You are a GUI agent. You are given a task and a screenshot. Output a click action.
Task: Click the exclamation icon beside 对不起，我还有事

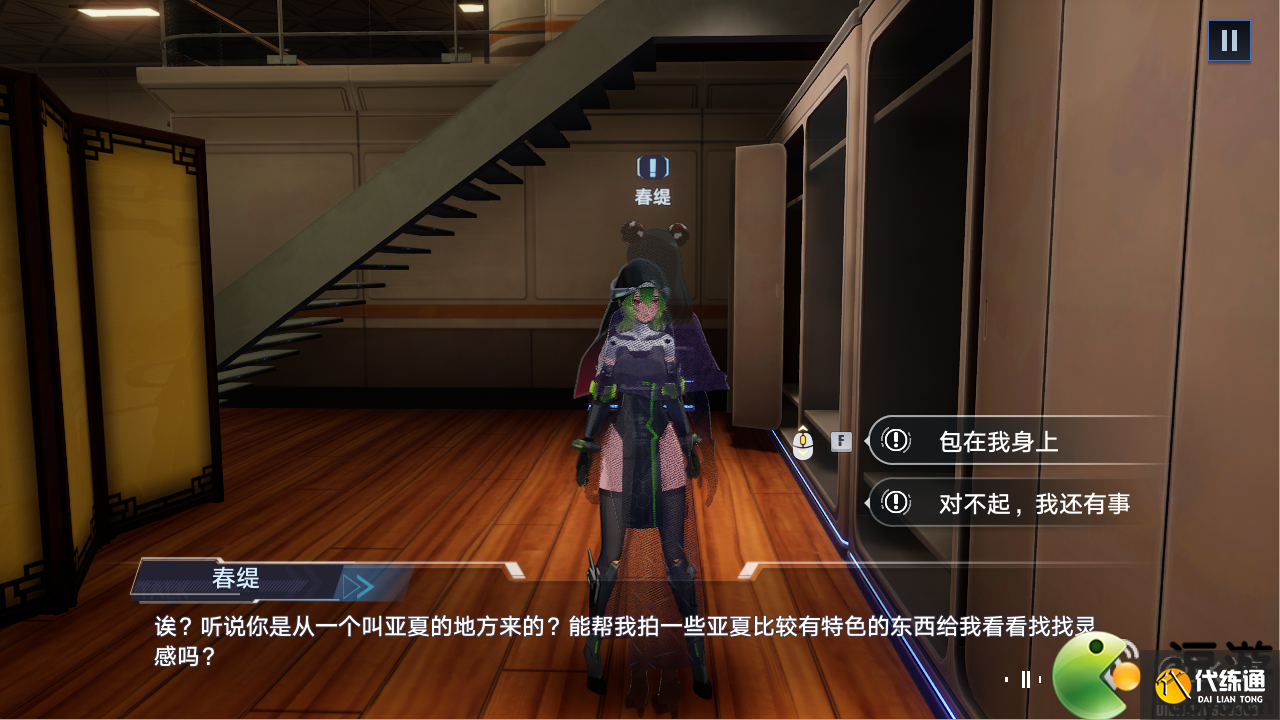896,504
